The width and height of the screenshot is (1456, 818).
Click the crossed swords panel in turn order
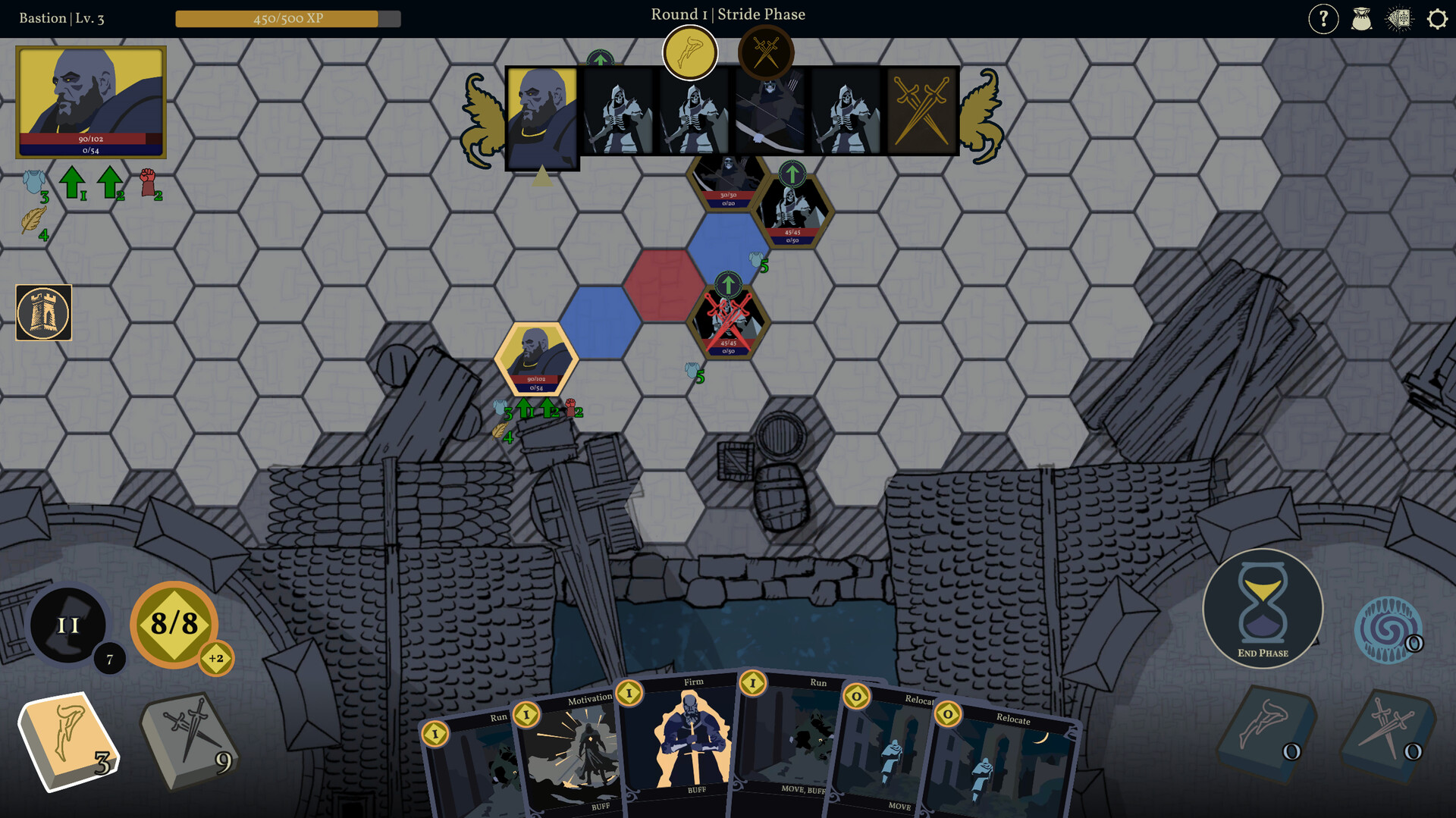[920, 116]
